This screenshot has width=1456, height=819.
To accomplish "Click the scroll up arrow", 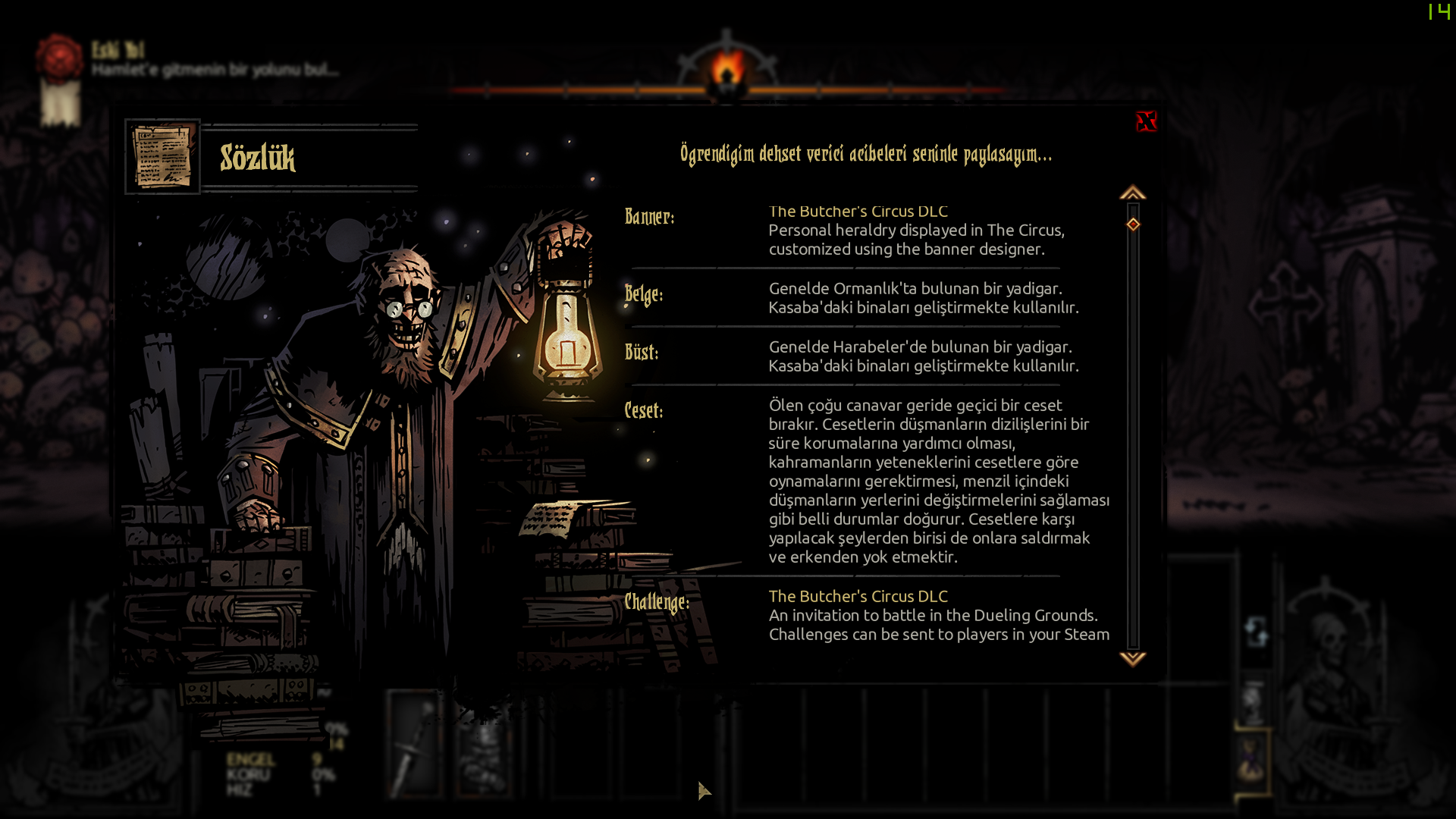I will 1132,193.
